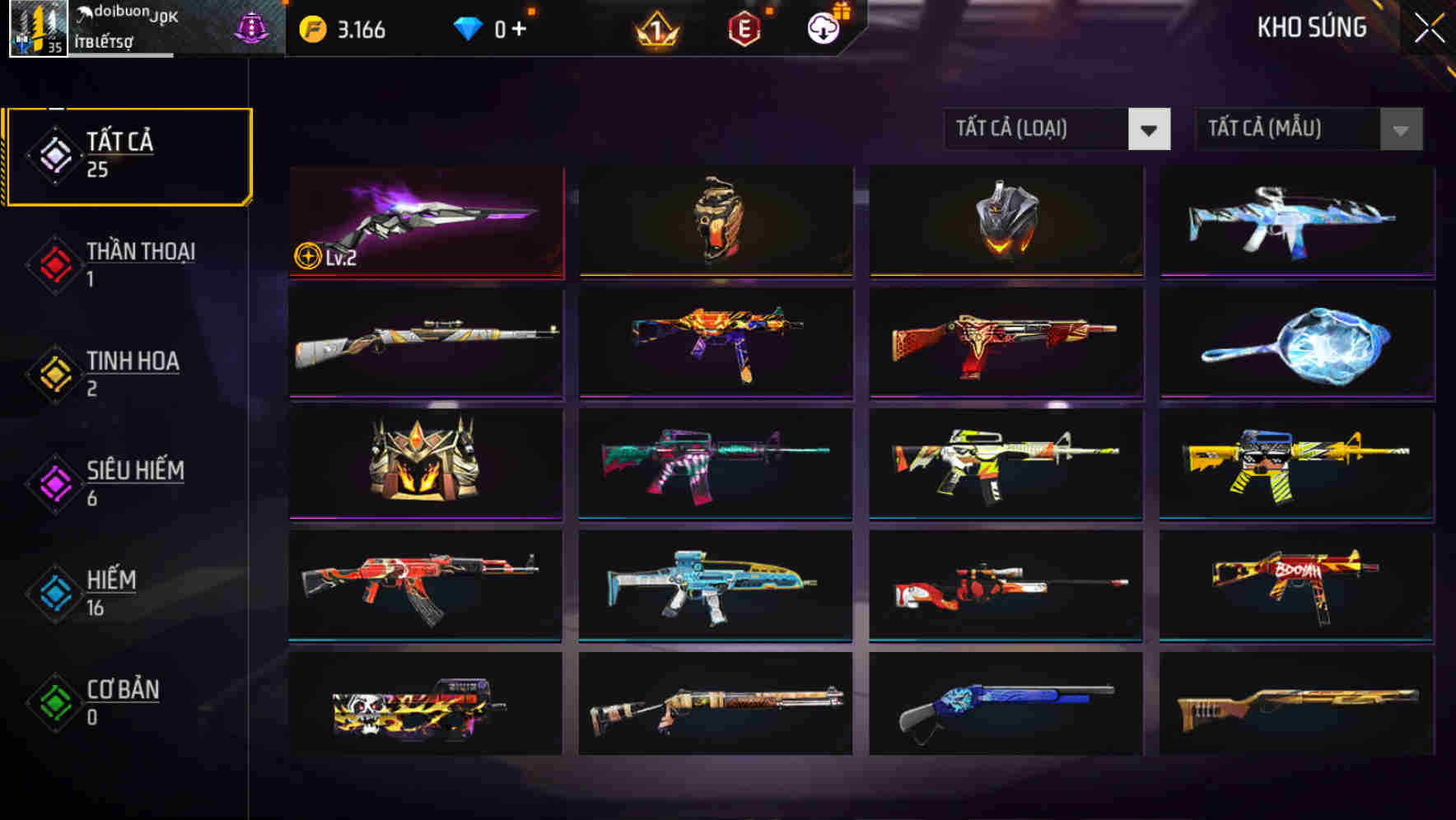Select the CƠ BẢN rarity filter
The width and height of the screenshot is (1456, 820).
click(121, 690)
